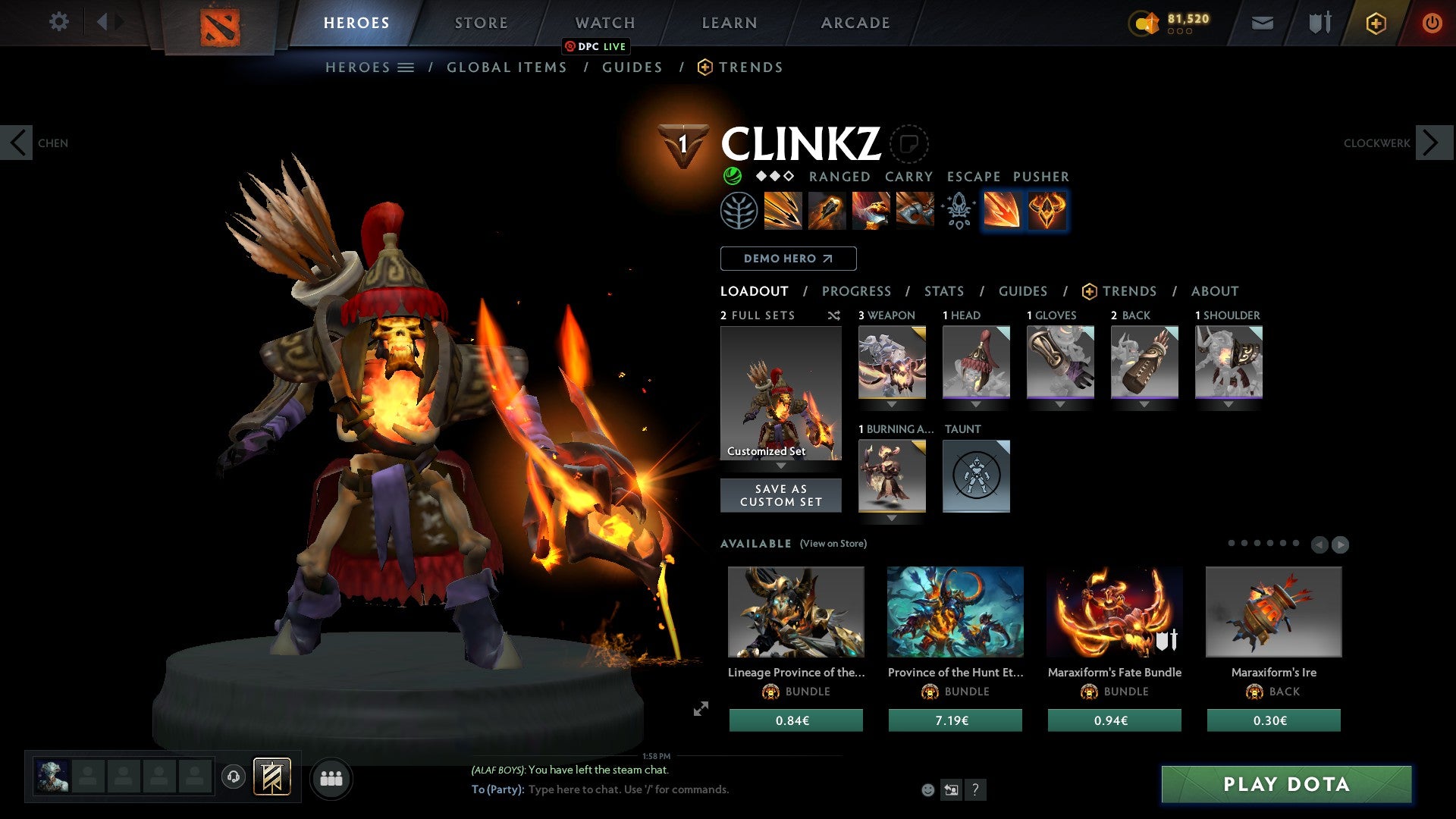Open the heroes hamburger menu
Viewport: 1456px width, 819px height.
coord(407,67)
